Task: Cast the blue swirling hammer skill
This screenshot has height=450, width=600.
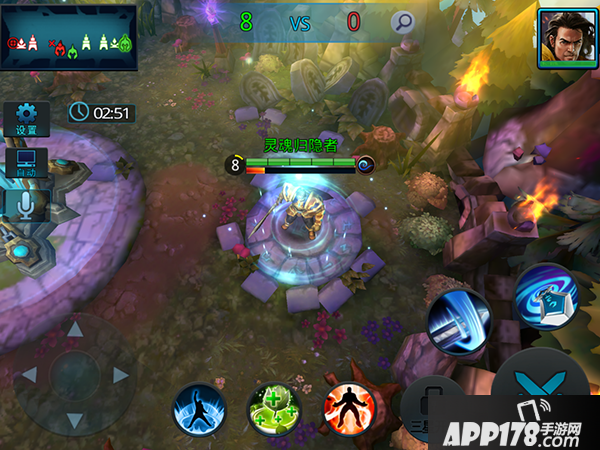Action: (x=546, y=296)
